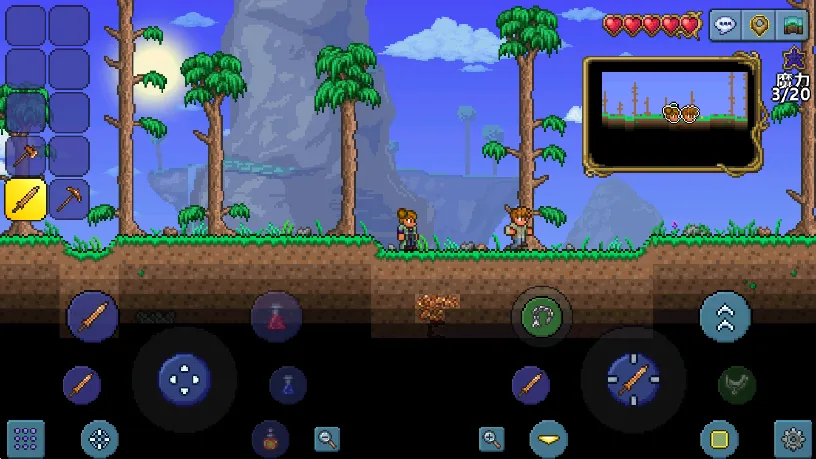Use the blue mana potion quick button

pyautogui.click(x=288, y=385)
